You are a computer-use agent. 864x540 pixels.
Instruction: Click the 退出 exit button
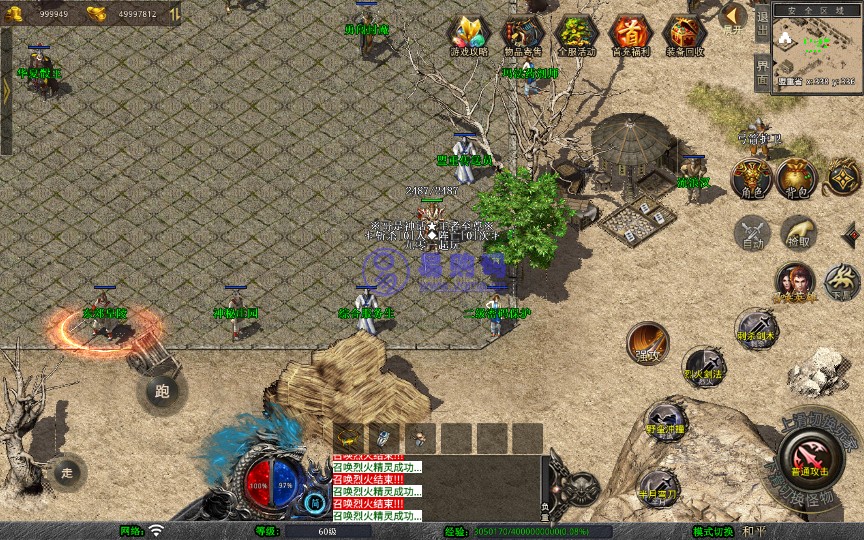(762, 22)
